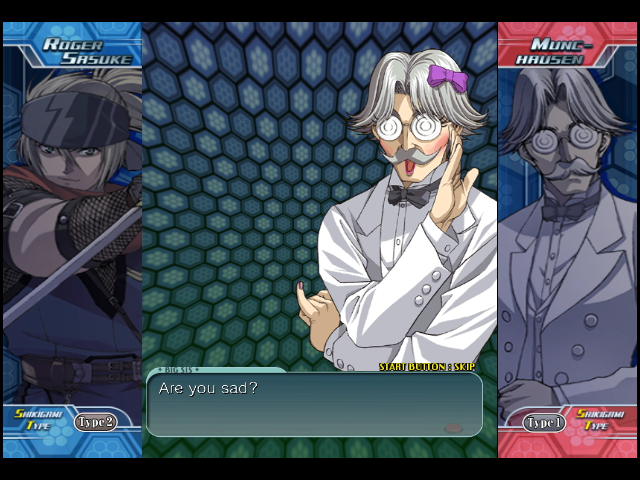Select the Type 2 shikigami badge
The height and width of the screenshot is (480, 640).
click(95, 421)
